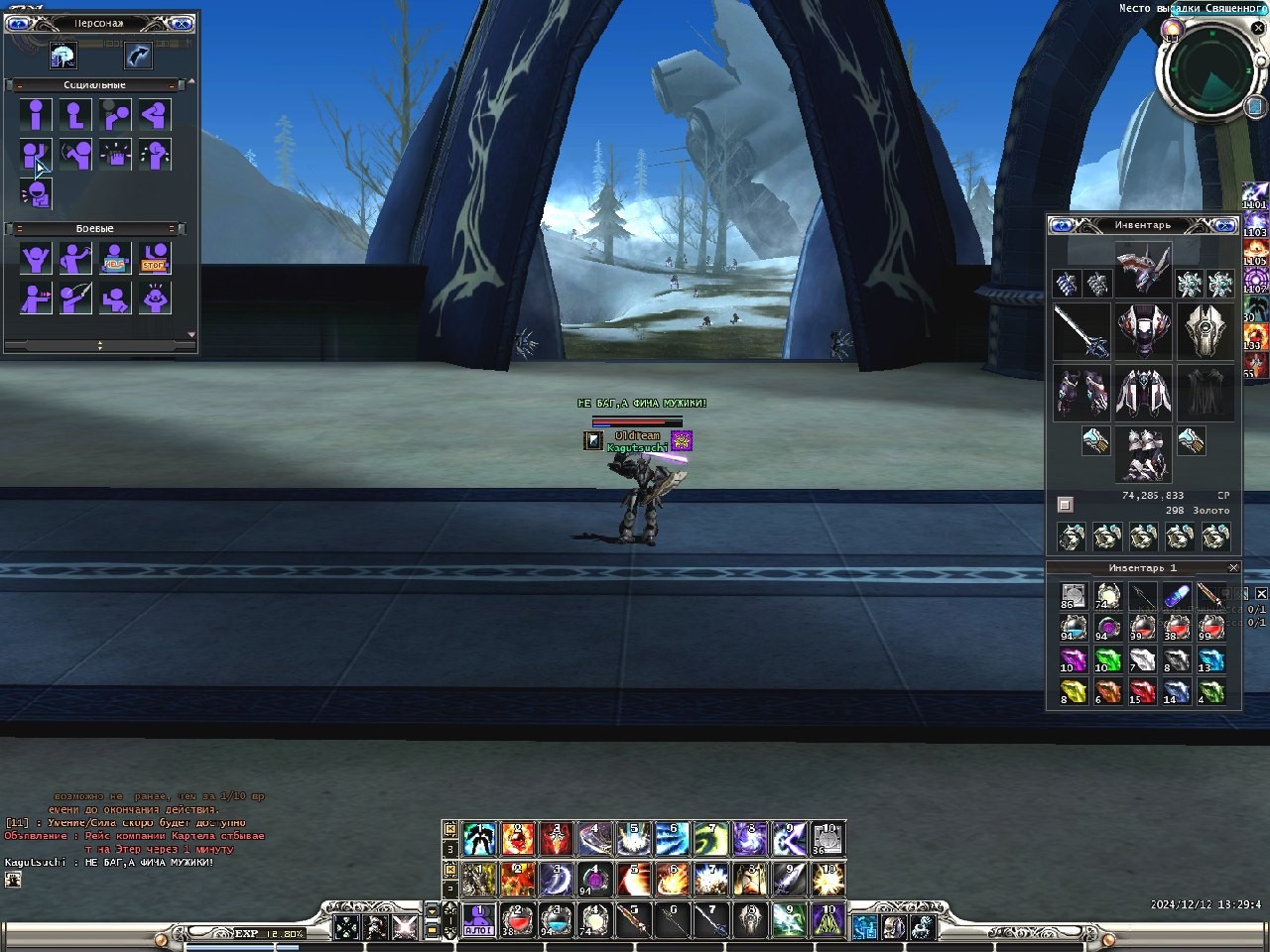
Task: Use the HELP sign action
Action: click(115, 259)
